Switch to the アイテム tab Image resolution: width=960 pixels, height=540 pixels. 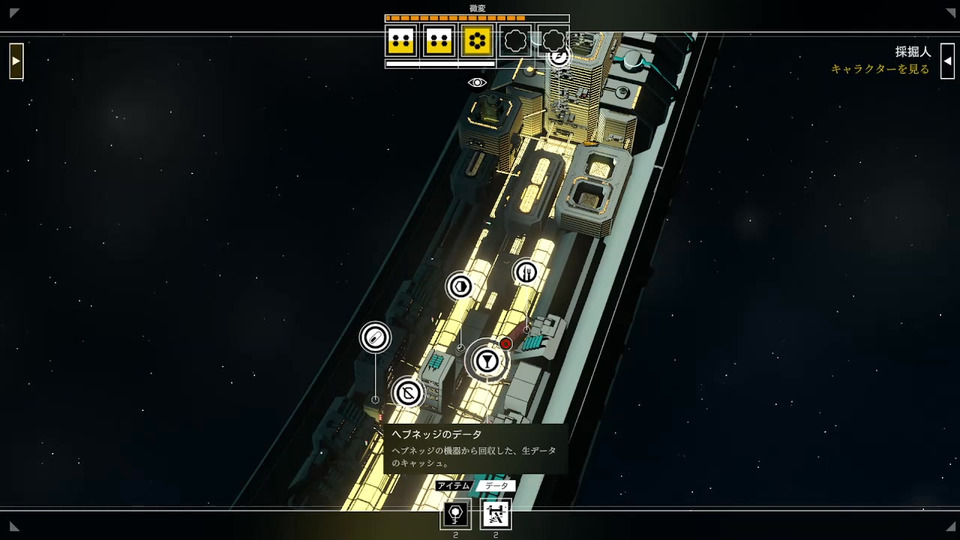(x=454, y=486)
